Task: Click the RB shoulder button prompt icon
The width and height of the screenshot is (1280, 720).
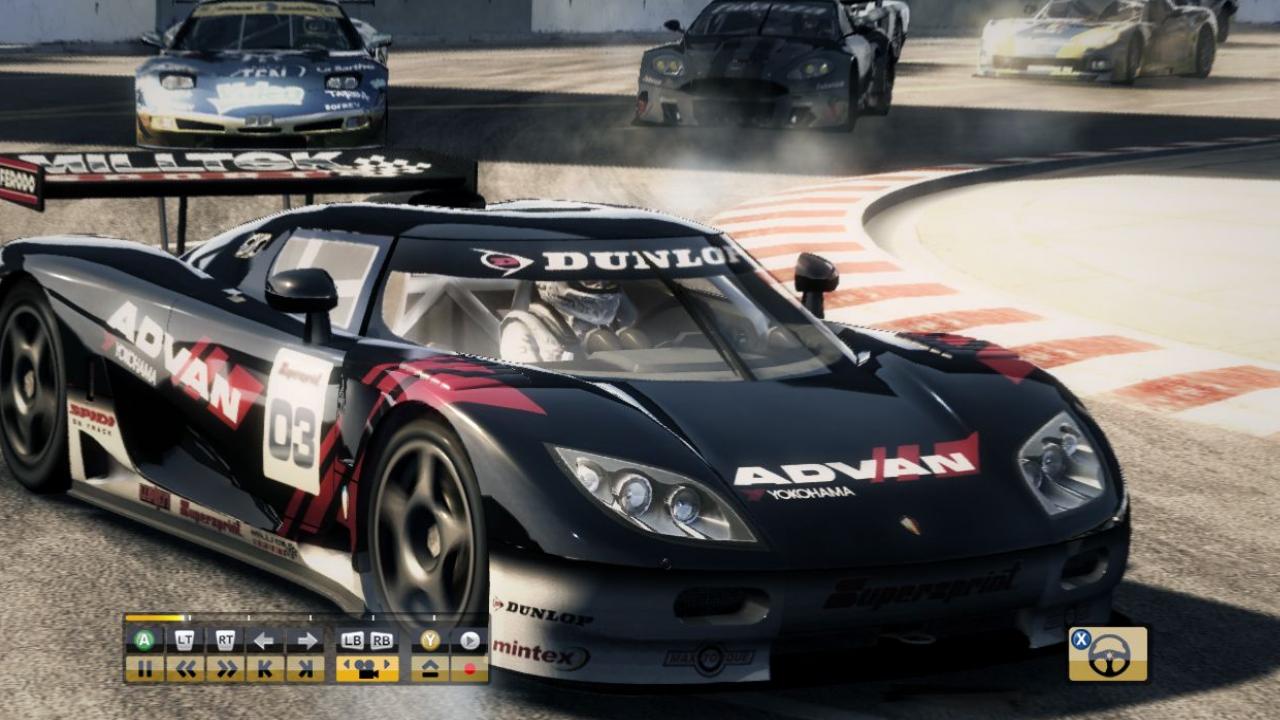Action: click(x=381, y=640)
